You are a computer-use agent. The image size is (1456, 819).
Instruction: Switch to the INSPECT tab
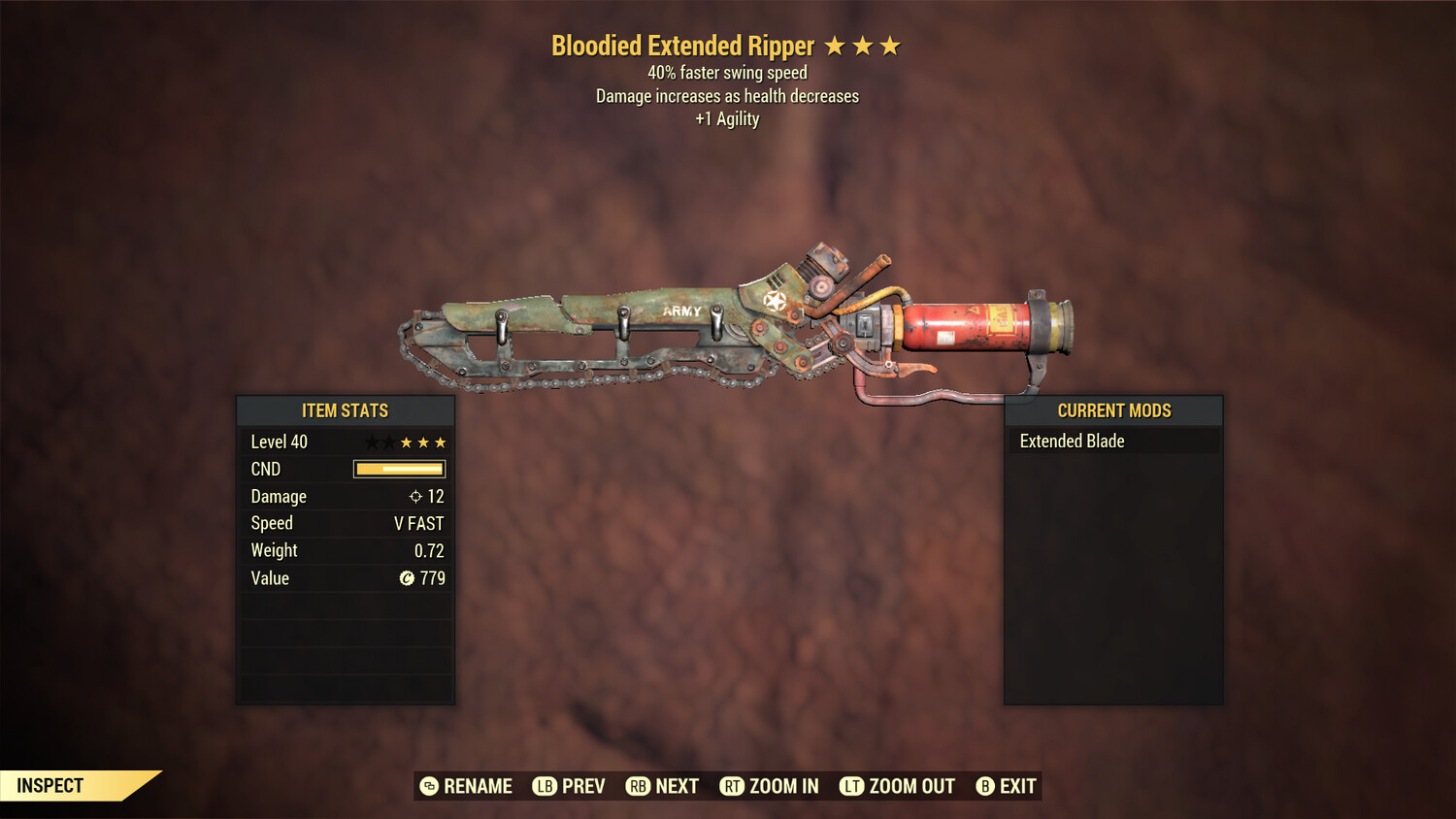(x=50, y=785)
